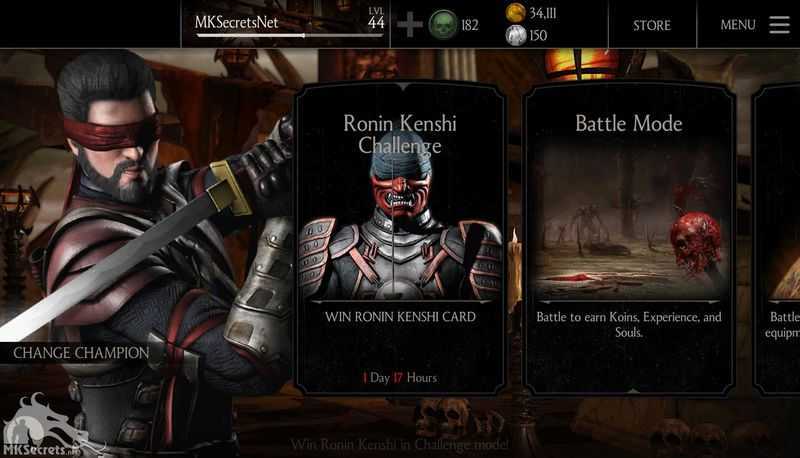800x458 pixels.
Task: Tap the green souls skull icon
Action: [443, 25]
